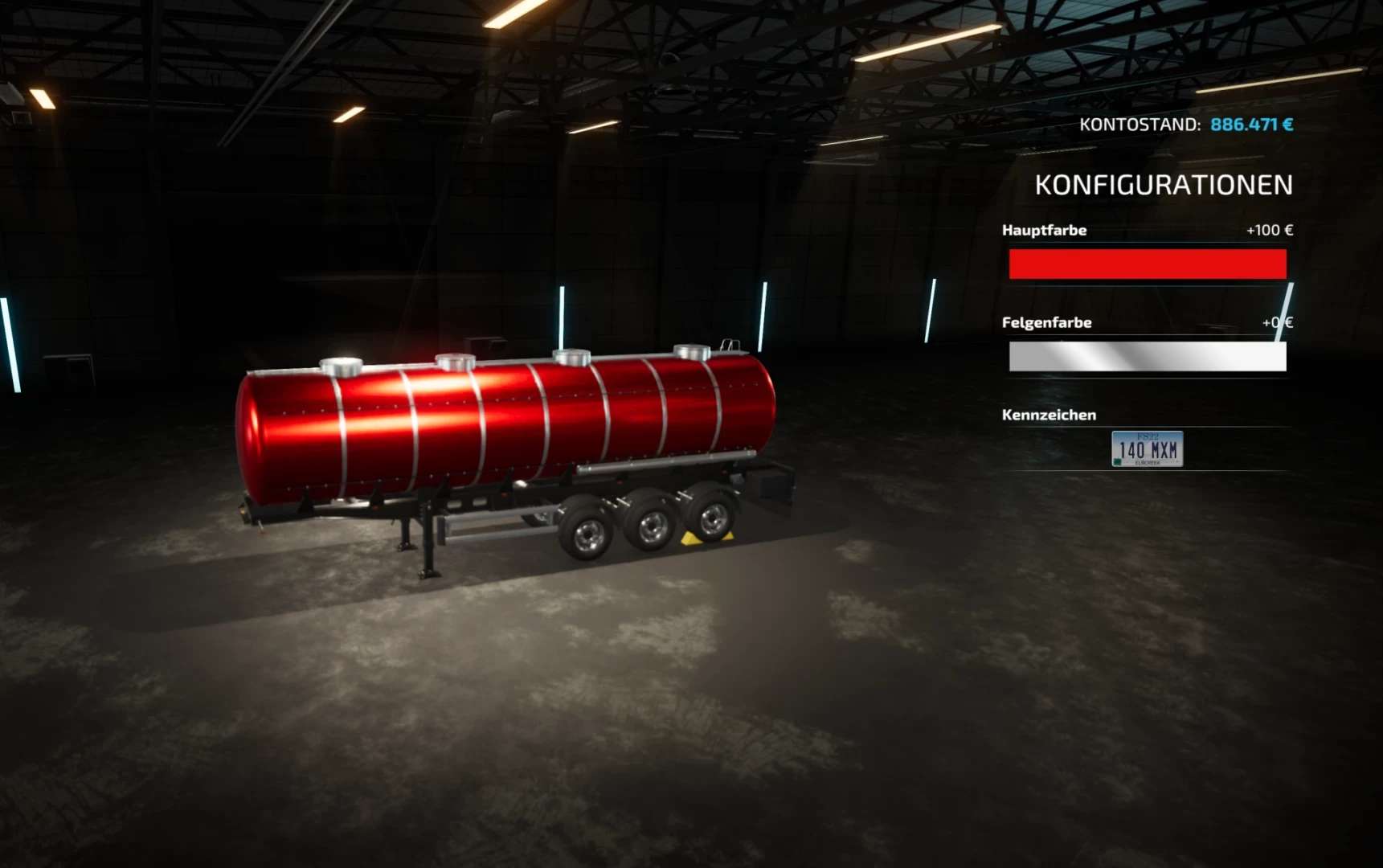The height and width of the screenshot is (868, 1383).
Task: Choose the silver Felgenfarbe color bar
Action: [1147, 357]
